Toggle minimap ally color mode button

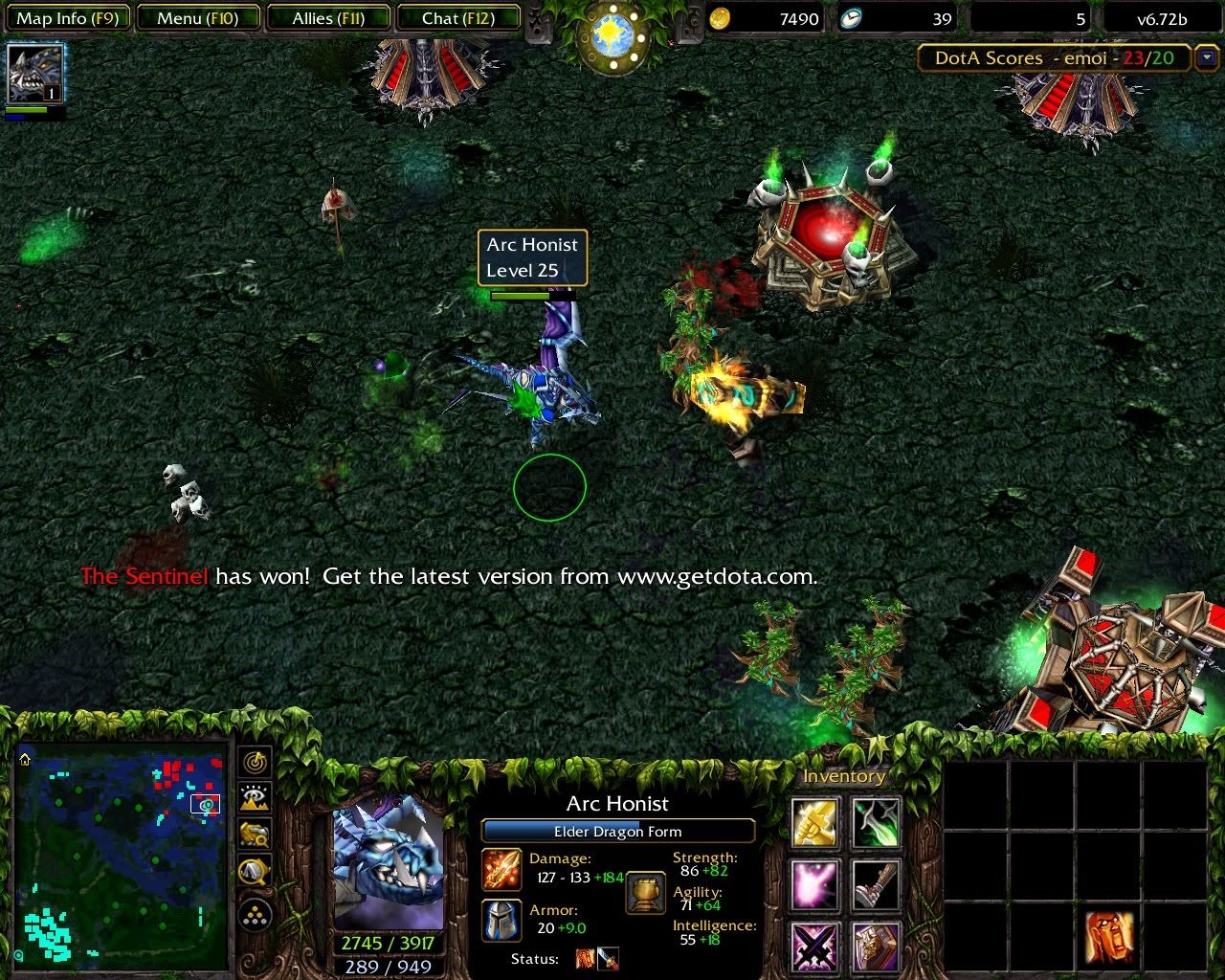[255, 835]
